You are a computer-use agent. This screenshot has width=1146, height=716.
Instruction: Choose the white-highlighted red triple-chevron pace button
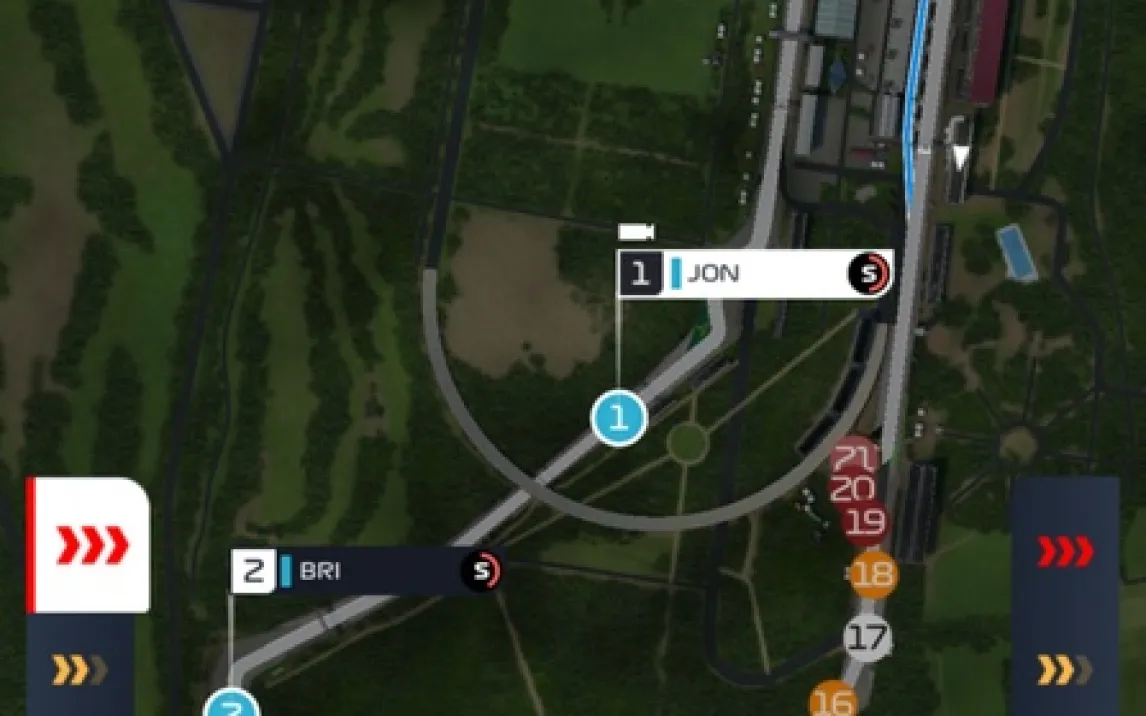(90, 545)
